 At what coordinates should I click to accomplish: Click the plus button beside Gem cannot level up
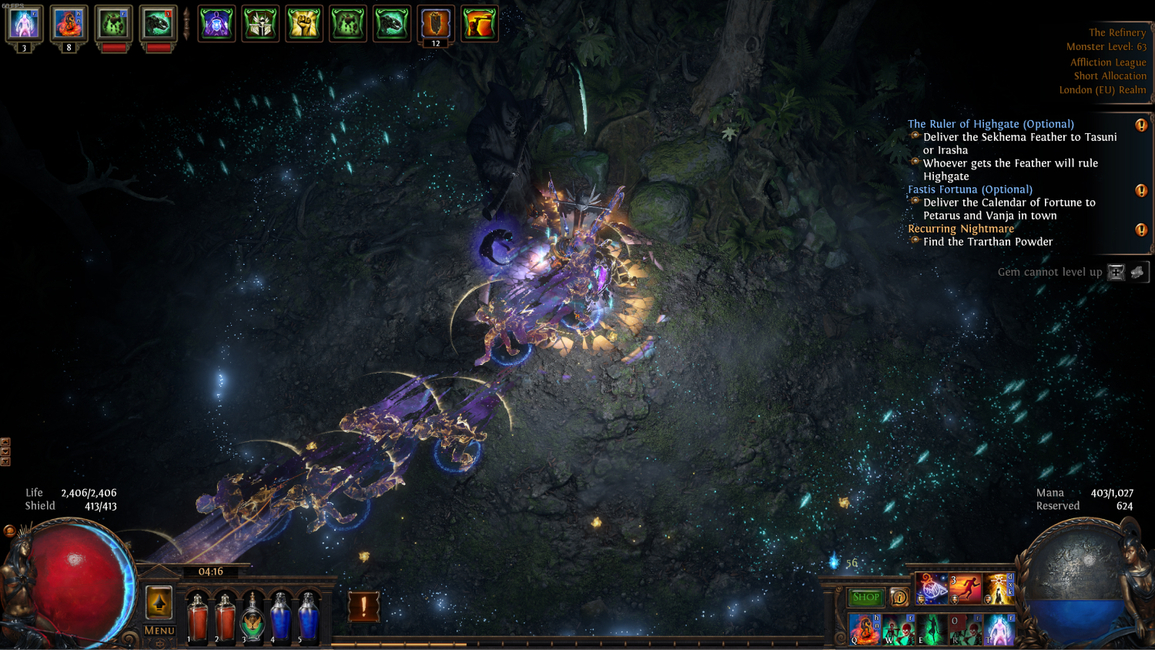1116,272
